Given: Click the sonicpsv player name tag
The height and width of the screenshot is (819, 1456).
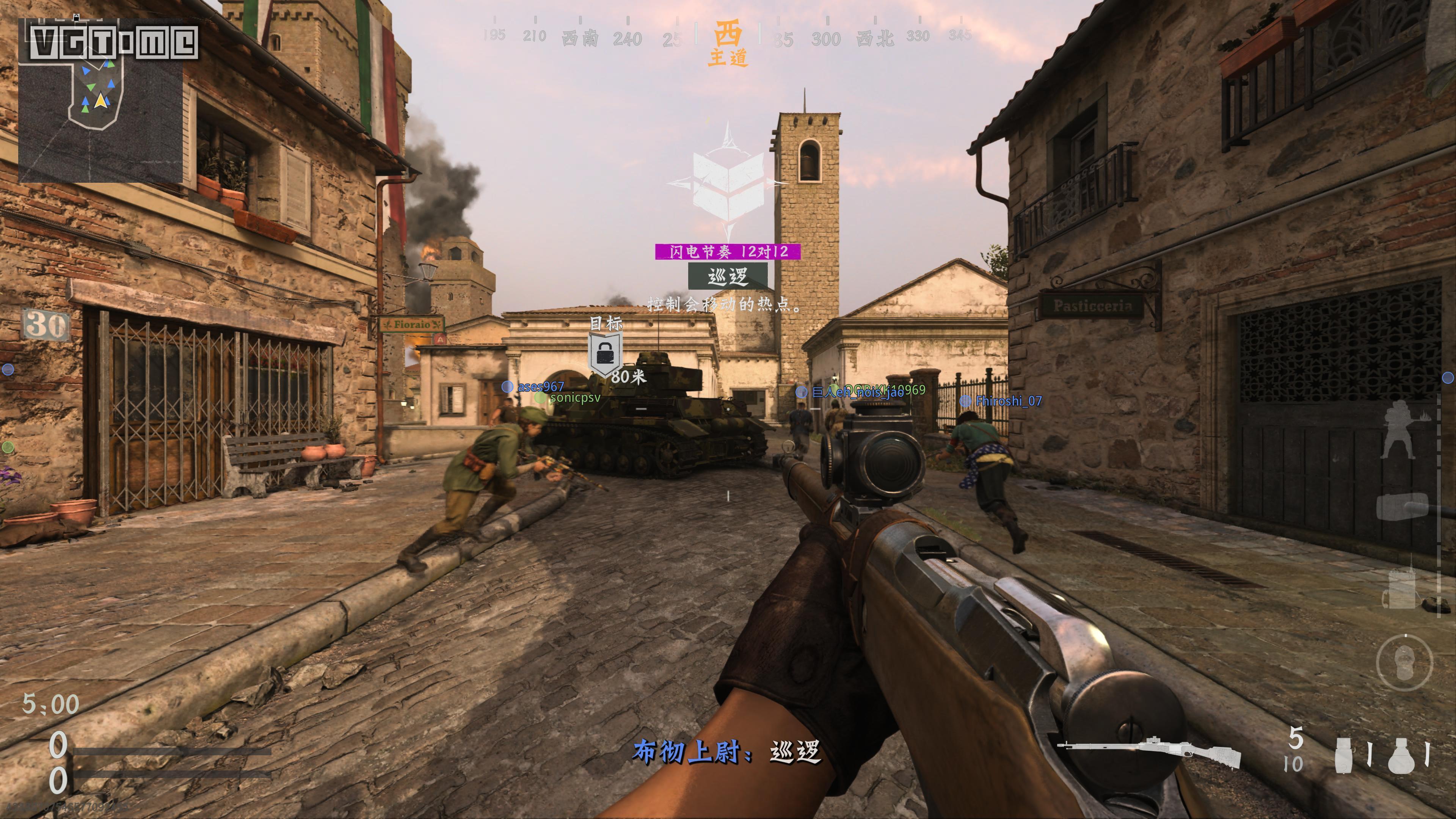Looking at the screenshot, I should (x=575, y=397).
